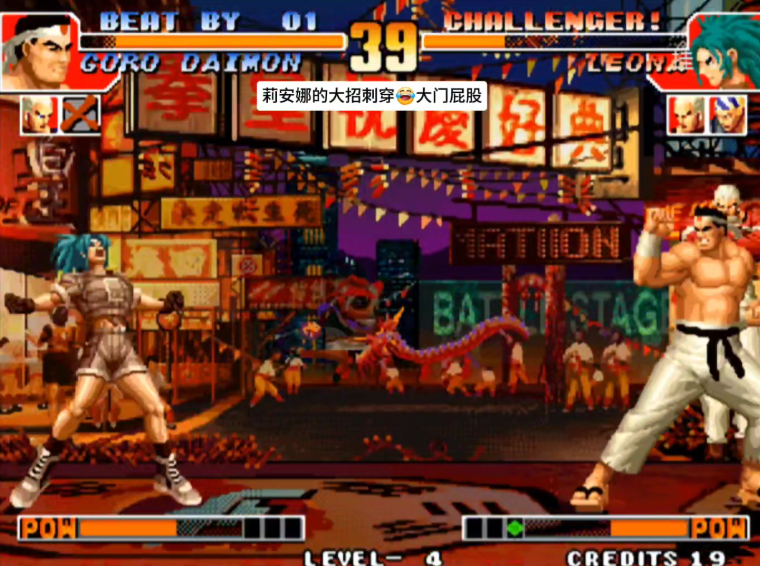Click the white Chinese caption overlay
The image size is (760, 566).
373,96
